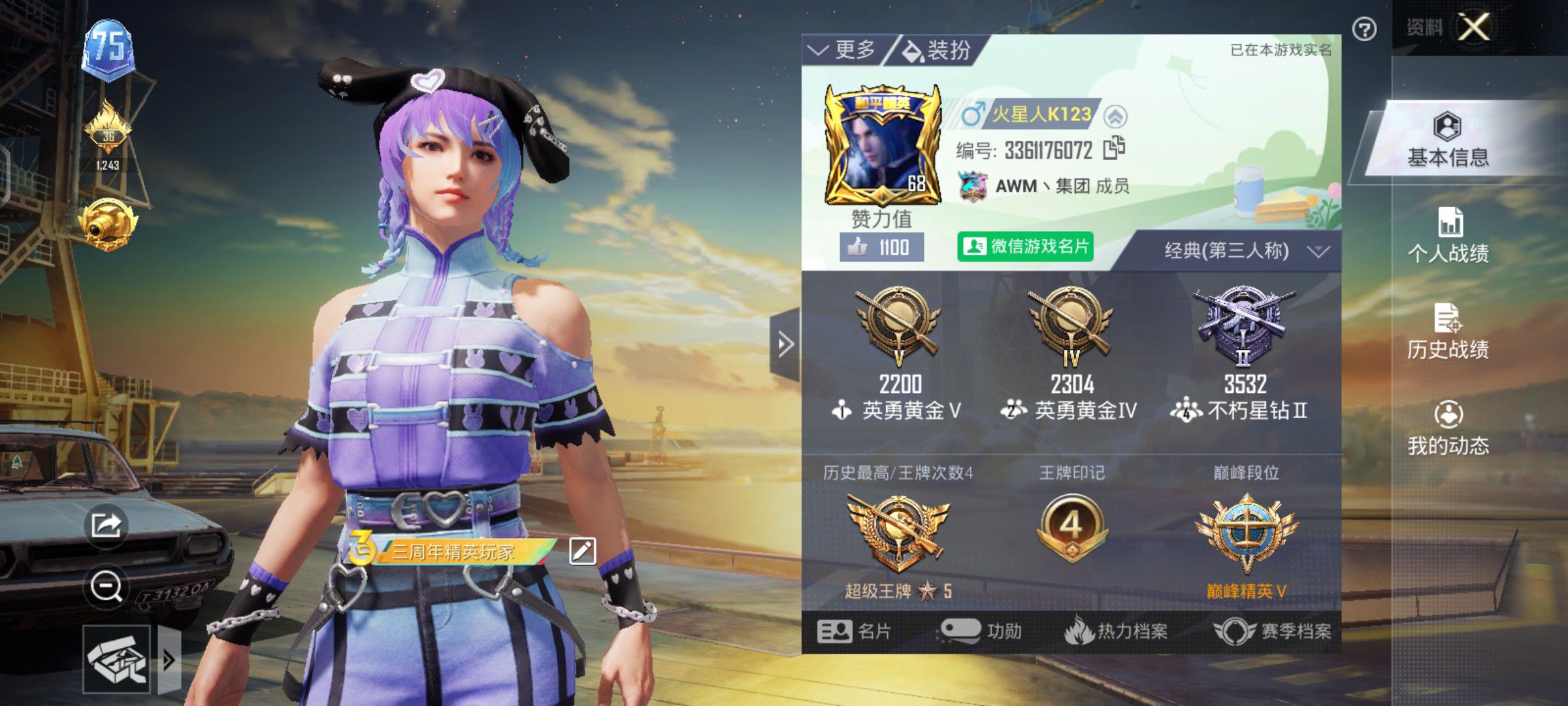Zoom out the character with magnifier
The height and width of the screenshot is (706, 1568).
pyautogui.click(x=106, y=586)
